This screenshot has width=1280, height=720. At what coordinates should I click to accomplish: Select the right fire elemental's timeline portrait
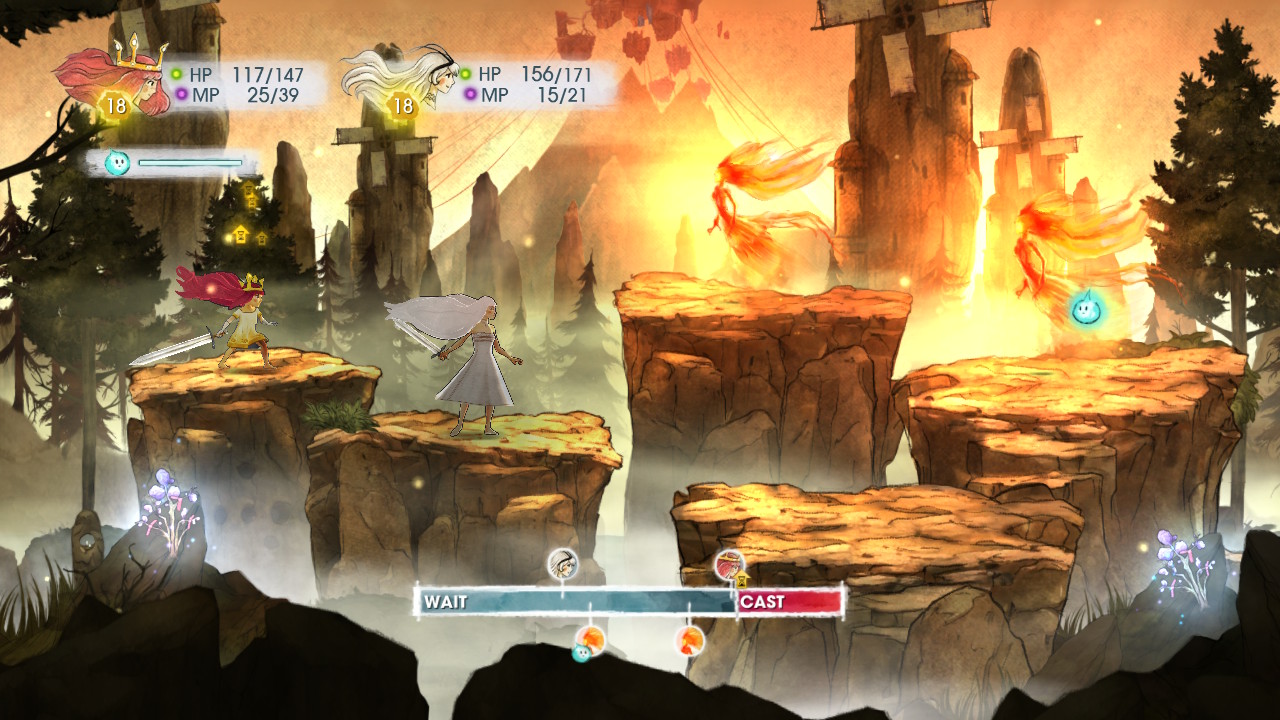pos(688,640)
